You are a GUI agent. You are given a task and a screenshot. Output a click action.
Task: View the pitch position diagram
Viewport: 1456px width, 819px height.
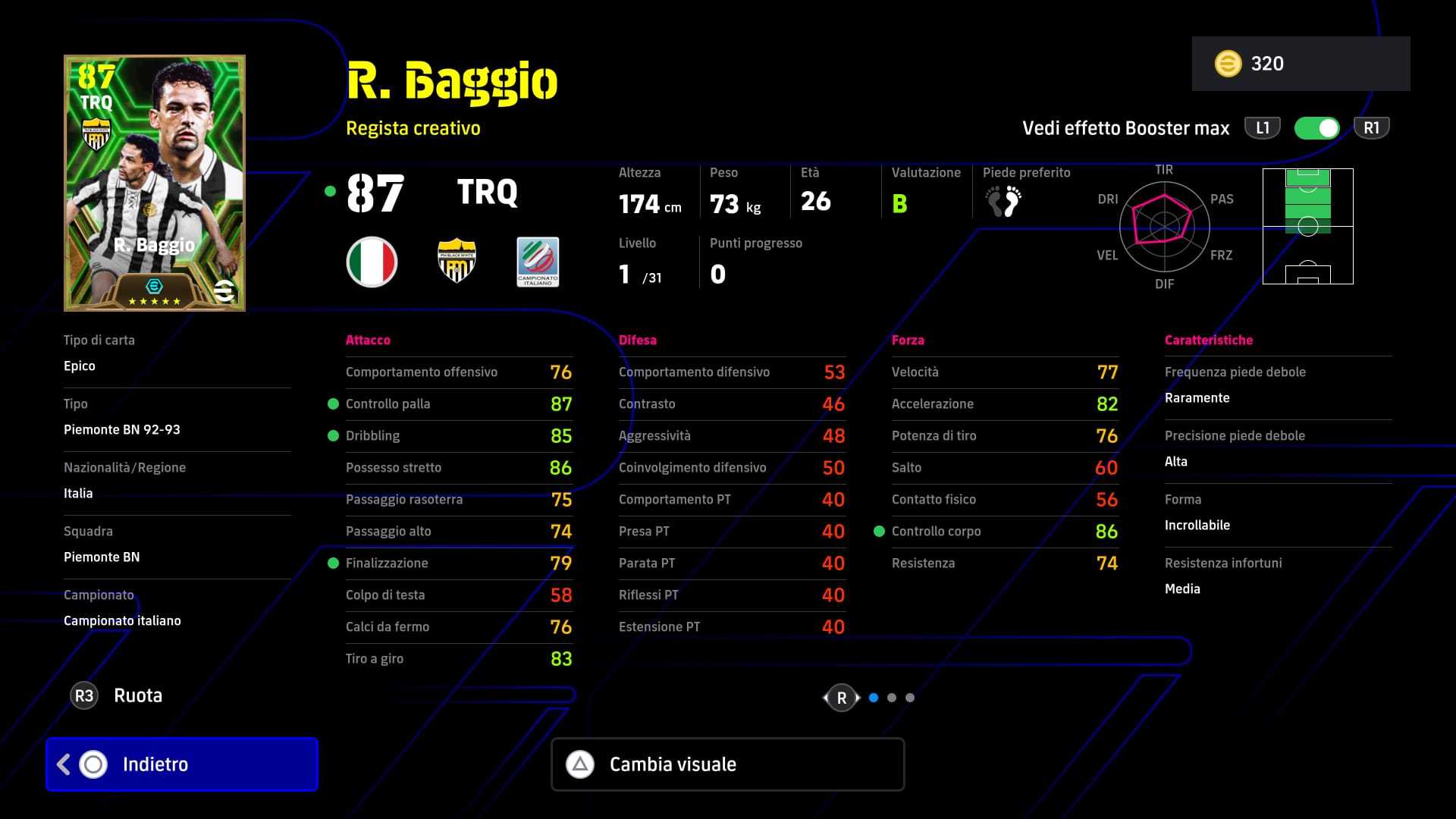tap(1307, 226)
